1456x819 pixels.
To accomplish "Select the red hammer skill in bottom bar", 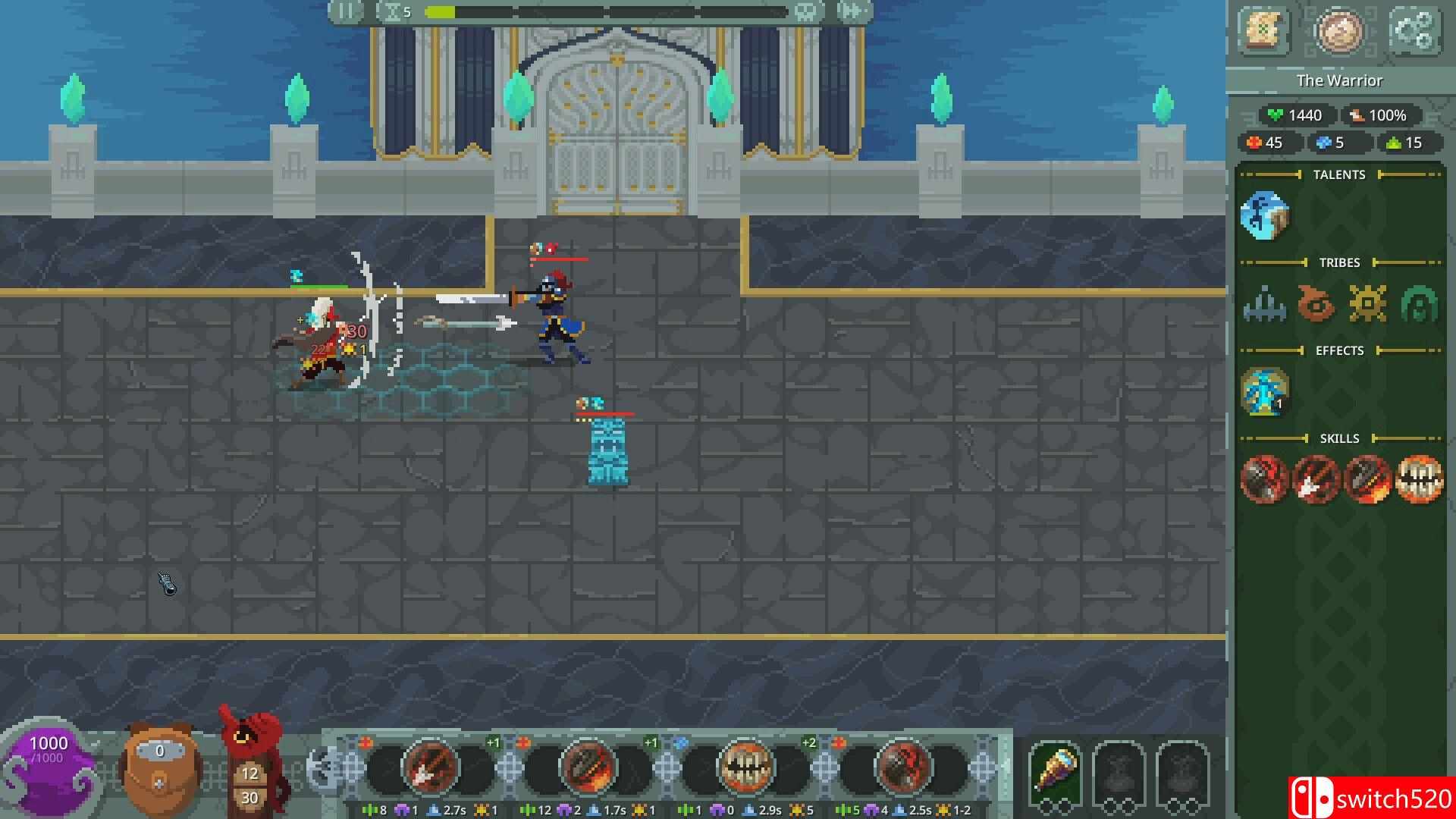I will pyautogui.click(x=902, y=767).
